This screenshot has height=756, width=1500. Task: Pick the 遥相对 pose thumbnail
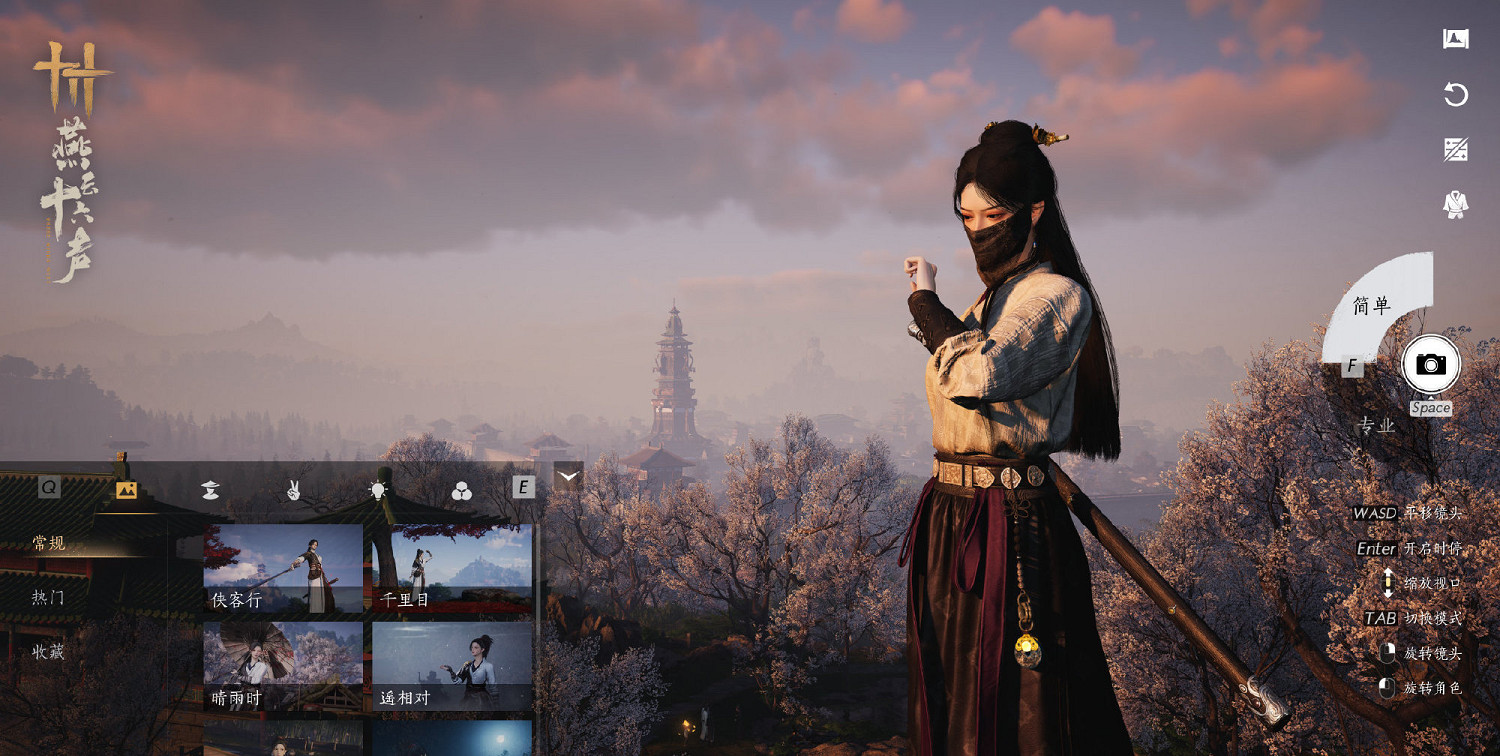coord(452,666)
